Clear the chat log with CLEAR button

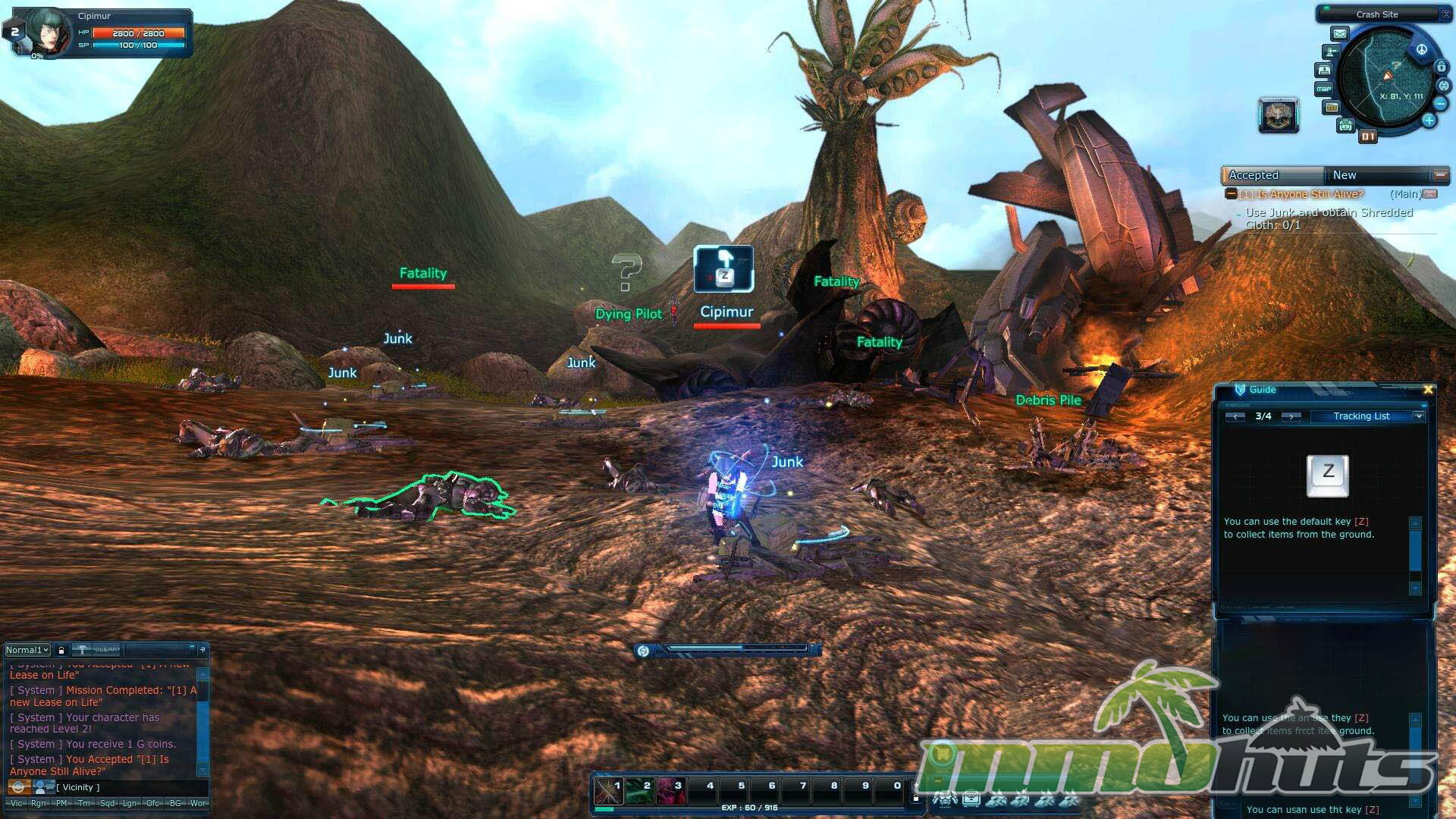click(106, 650)
